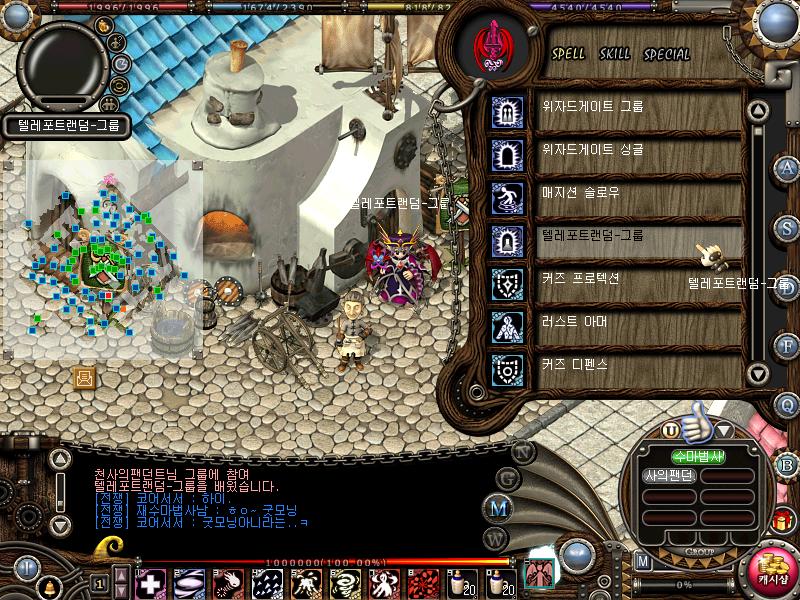Select group member 사의팬던
The width and height of the screenshot is (800, 600).
click(669, 476)
